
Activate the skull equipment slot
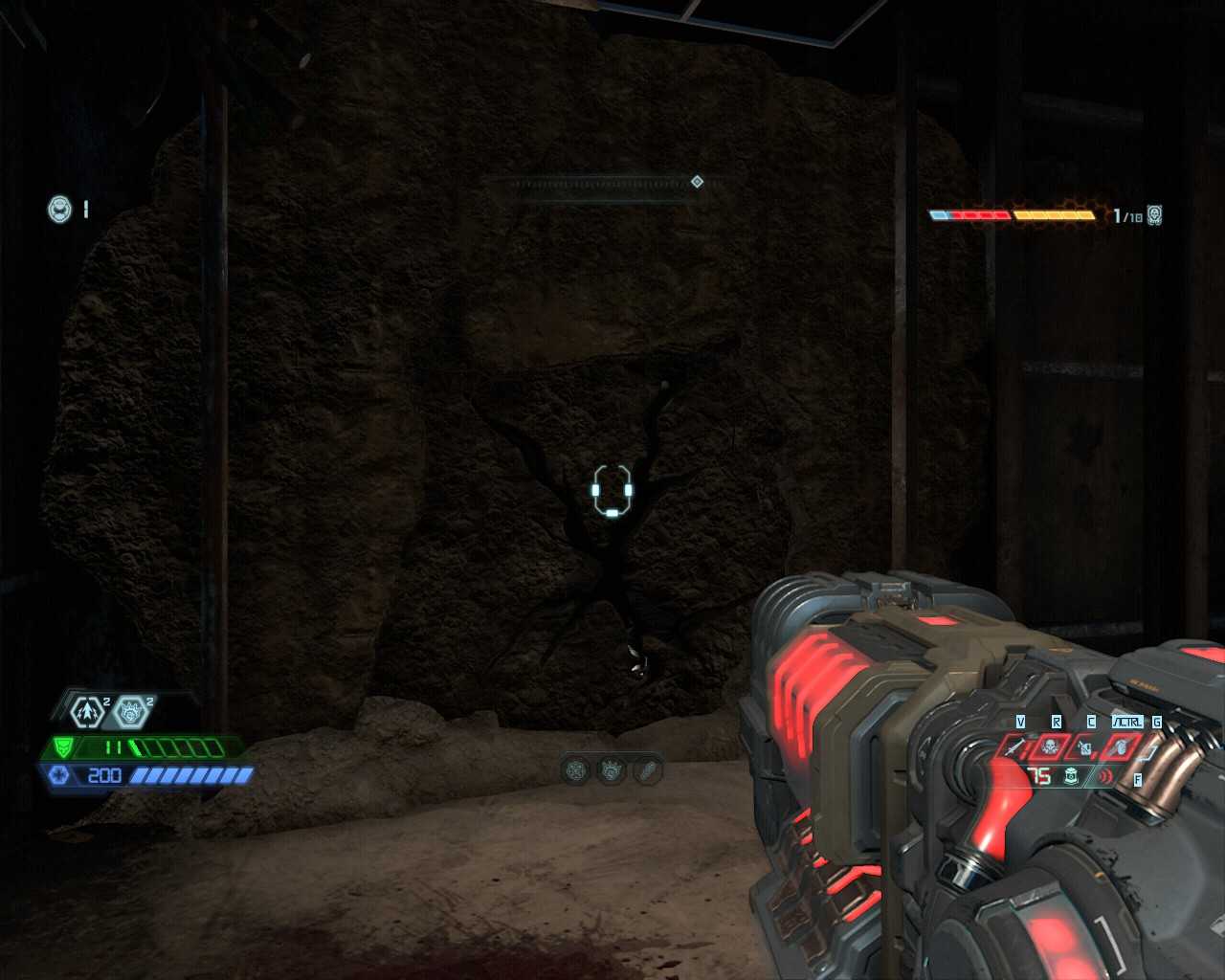(x=1050, y=746)
